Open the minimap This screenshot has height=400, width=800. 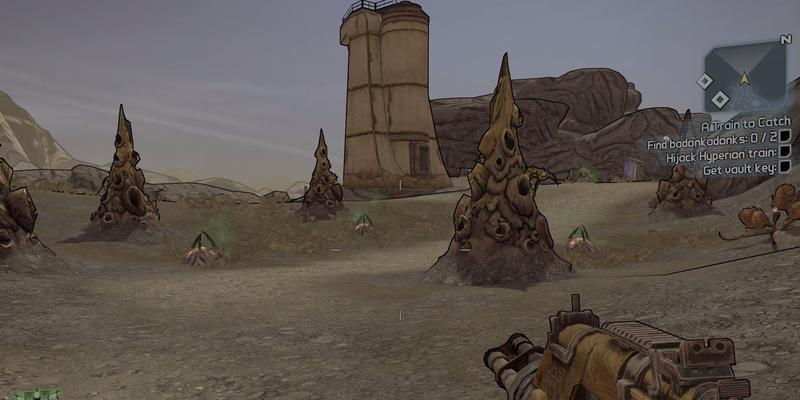(745, 76)
